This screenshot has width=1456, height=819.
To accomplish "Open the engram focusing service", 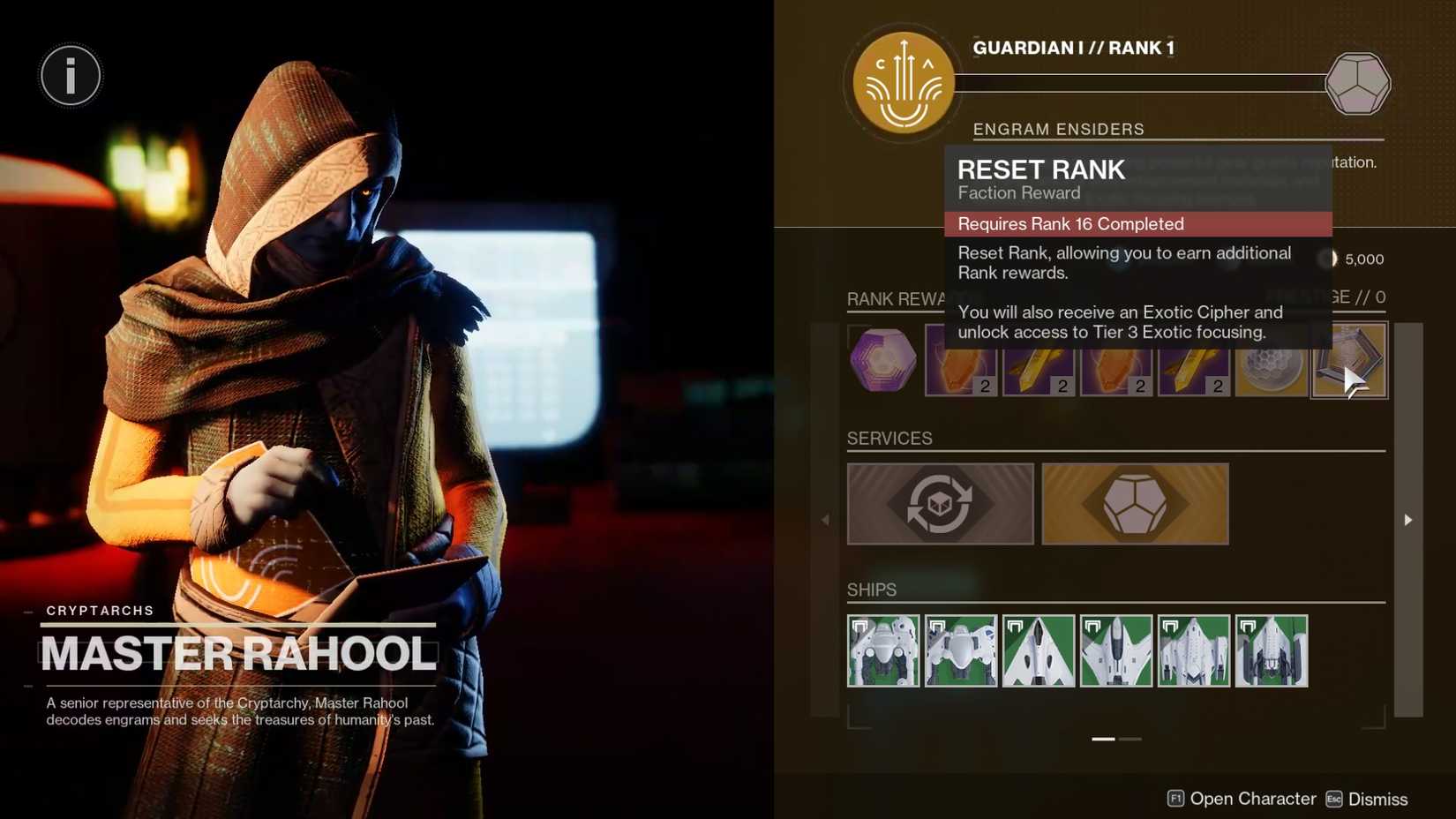I will tap(940, 503).
